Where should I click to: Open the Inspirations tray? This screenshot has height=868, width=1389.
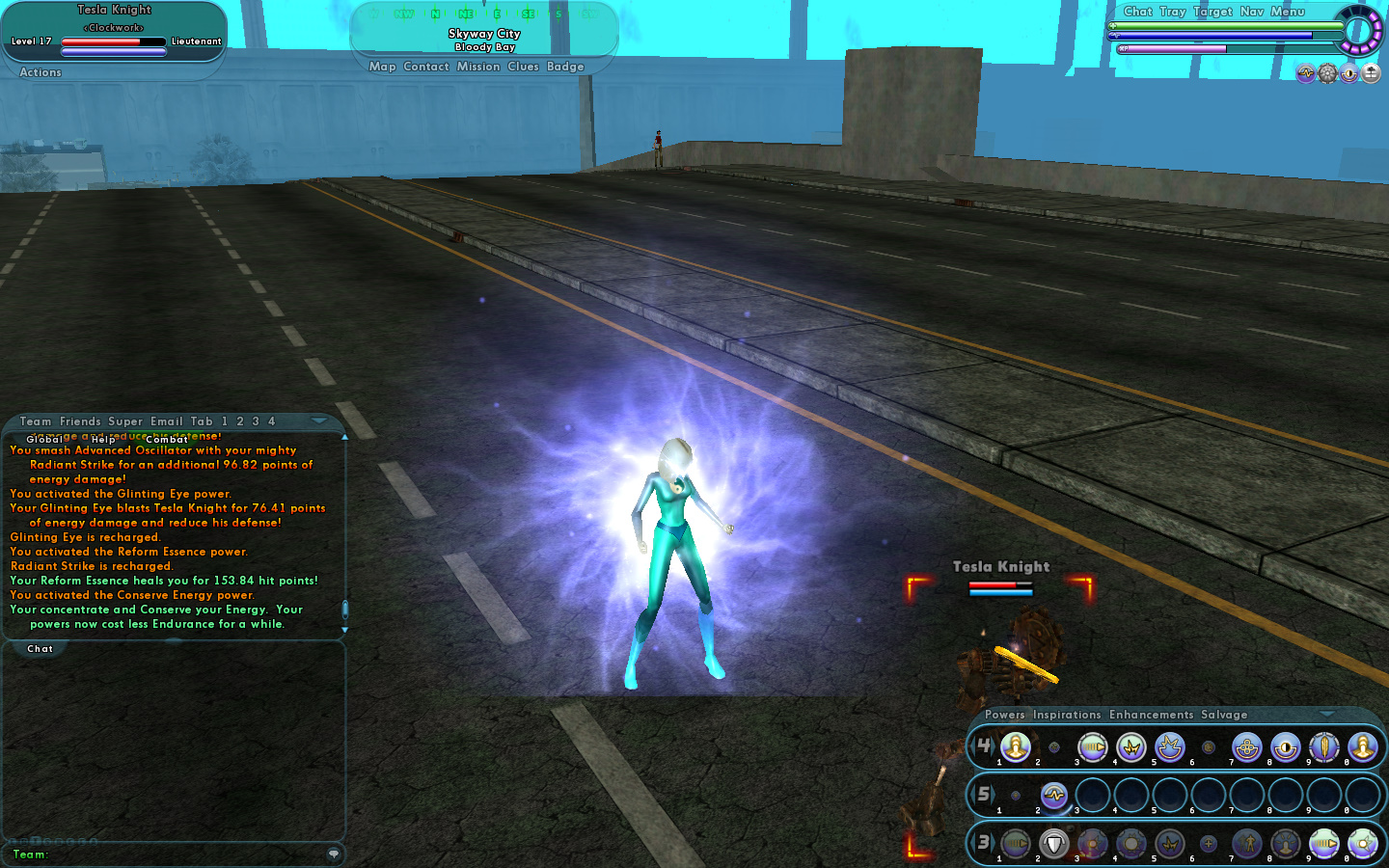1067,715
